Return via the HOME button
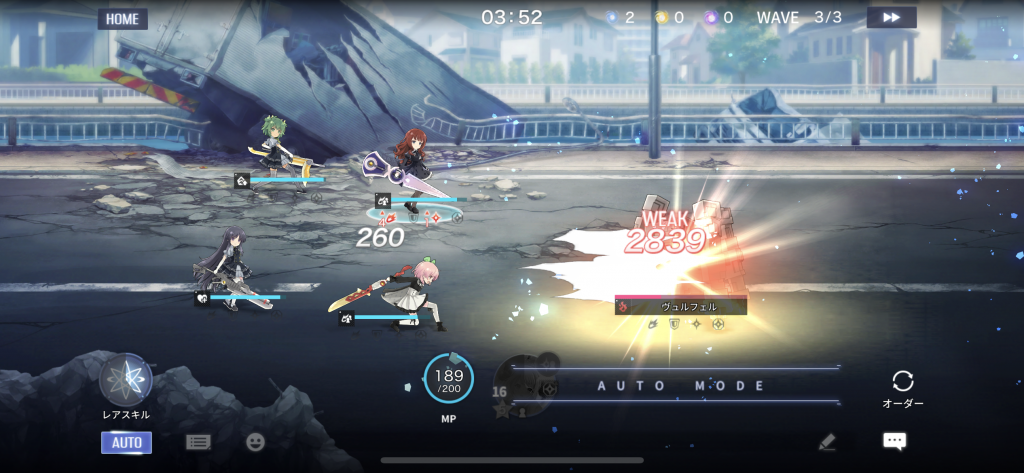 [x=122, y=19]
